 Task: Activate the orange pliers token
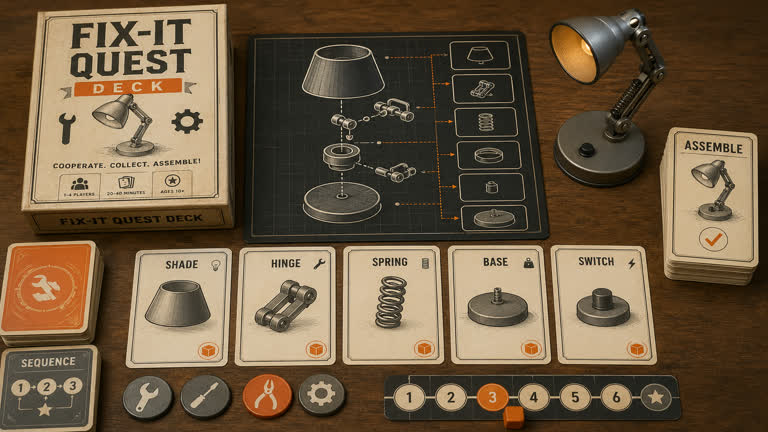pyautogui.click(x=267, y=396)
